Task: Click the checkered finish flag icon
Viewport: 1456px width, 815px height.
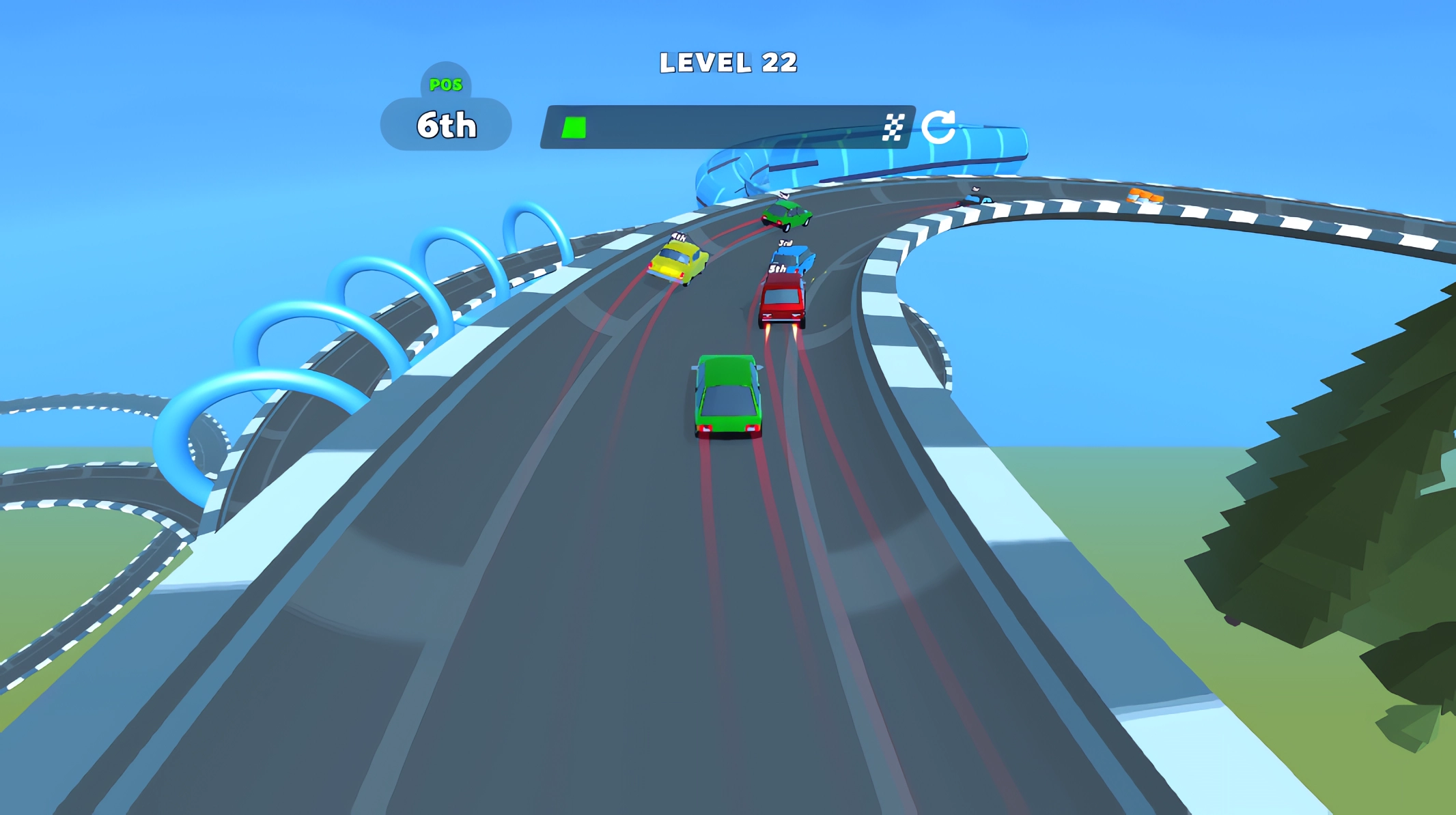Action: pyautogui.click(x=895, y=126)
